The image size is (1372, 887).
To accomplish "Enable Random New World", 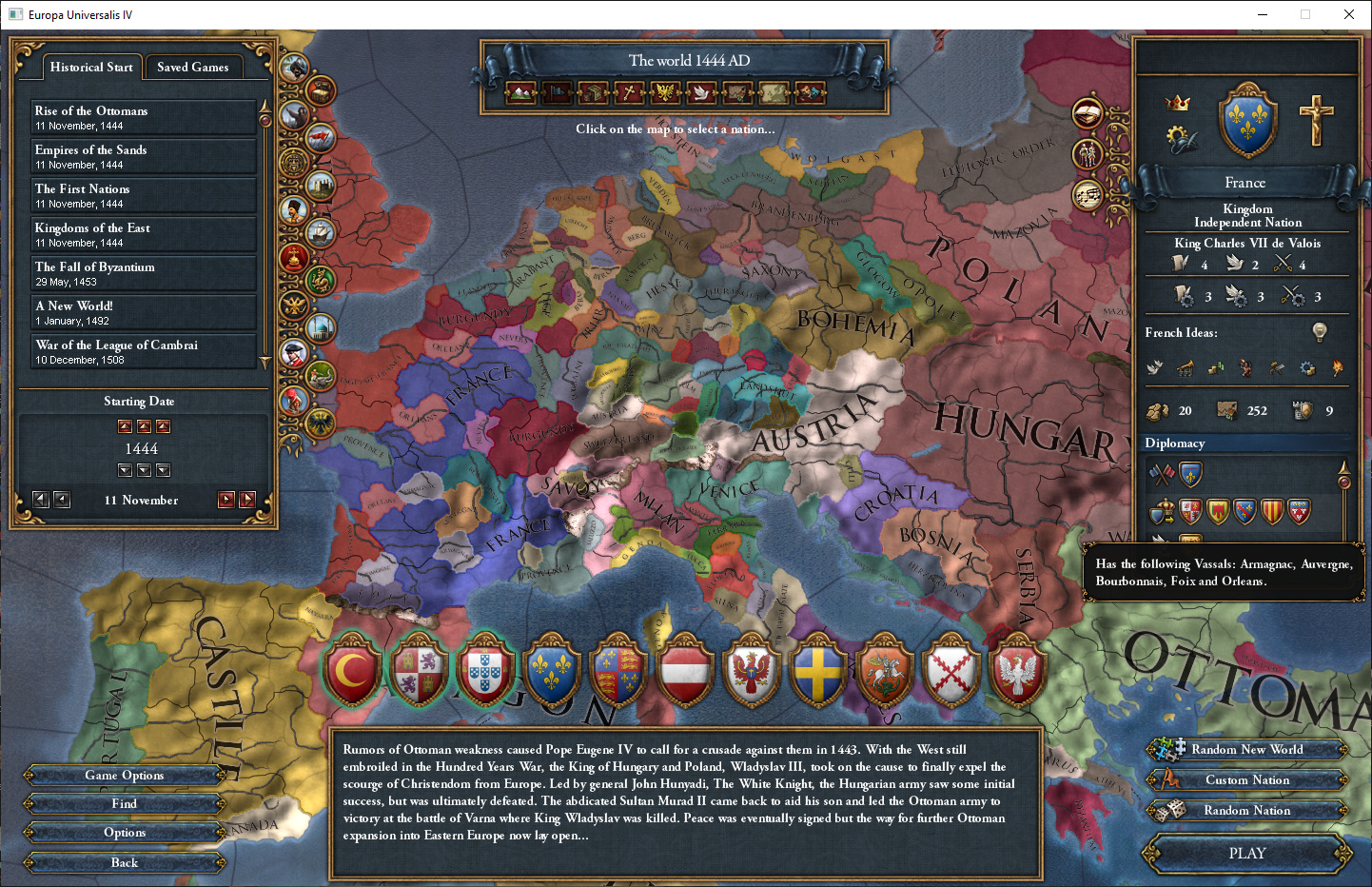I will 1246,750.
